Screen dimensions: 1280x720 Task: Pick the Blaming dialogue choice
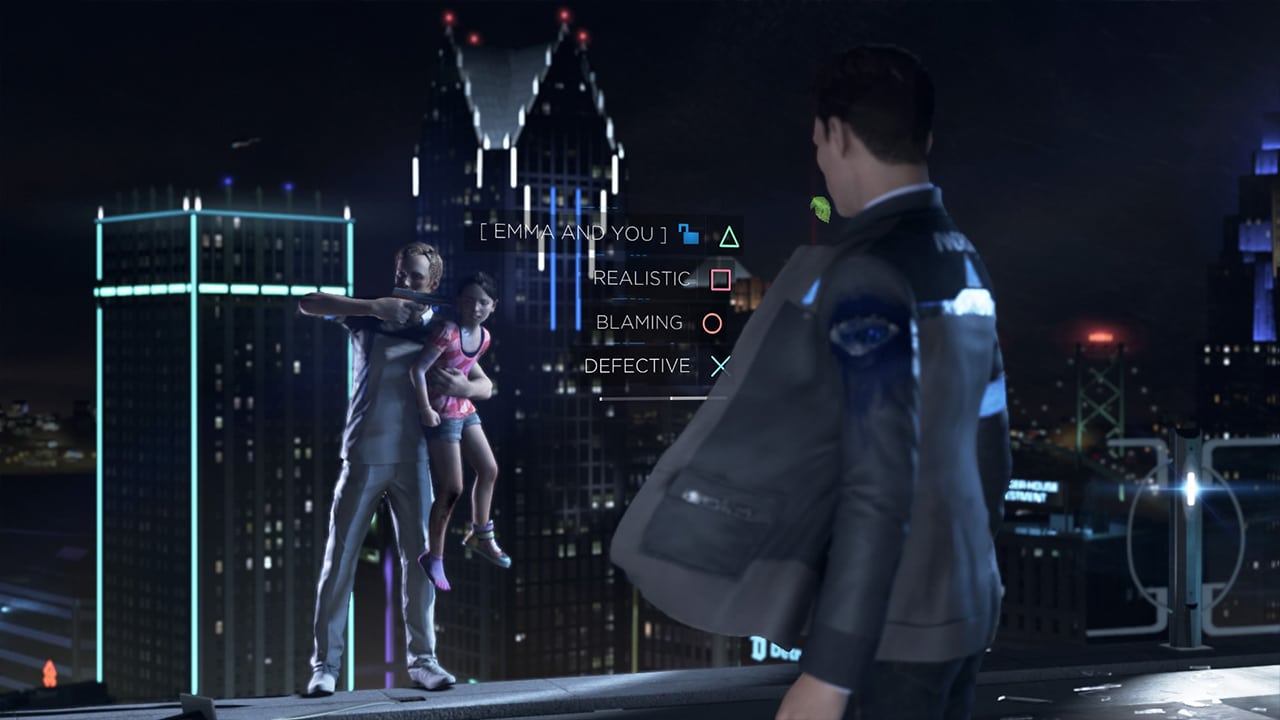[x=639, y=322]
